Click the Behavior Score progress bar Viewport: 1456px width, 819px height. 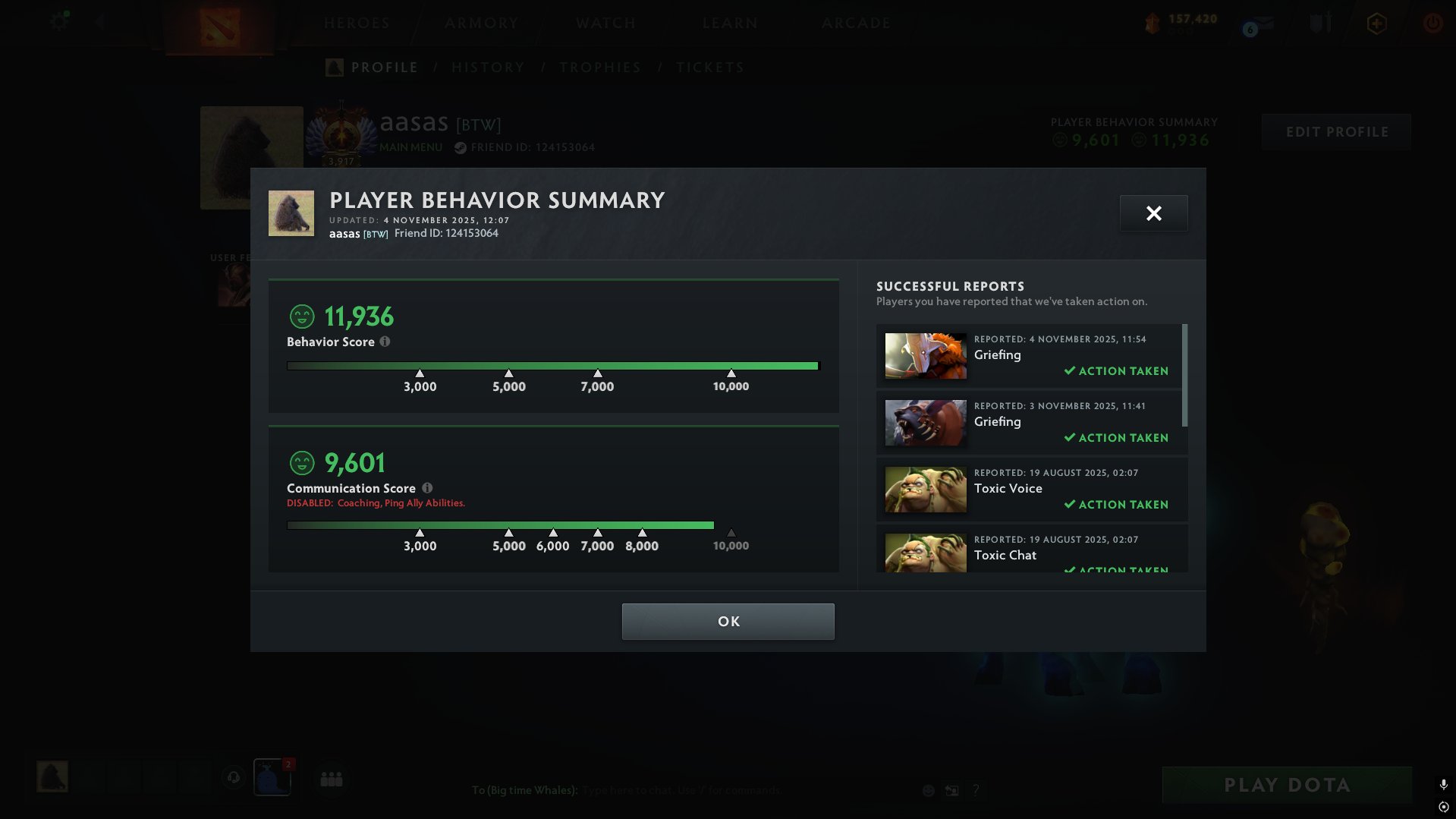click(553, 365)
